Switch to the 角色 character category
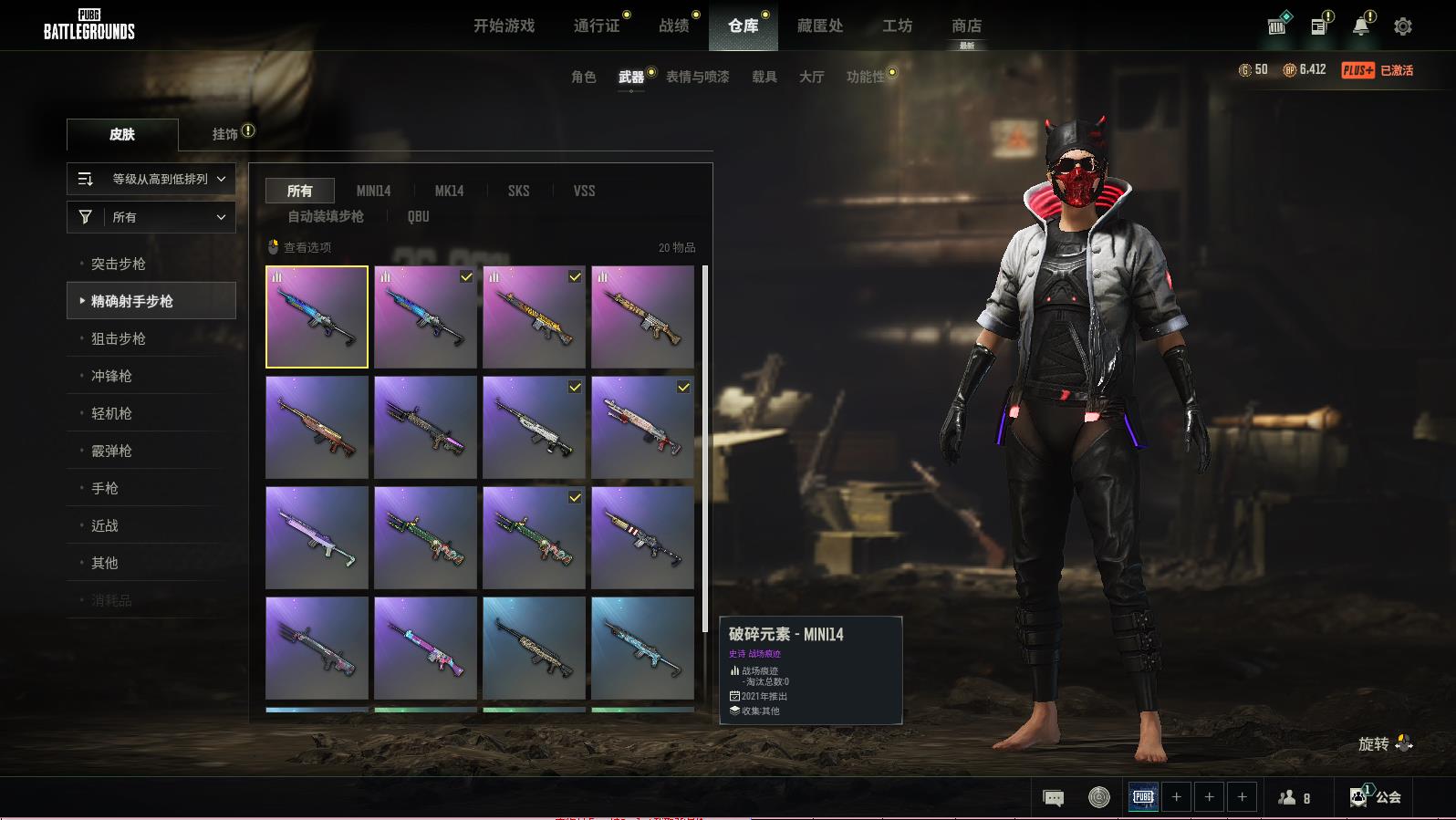 pyautogui.click(x=583, y=77)
